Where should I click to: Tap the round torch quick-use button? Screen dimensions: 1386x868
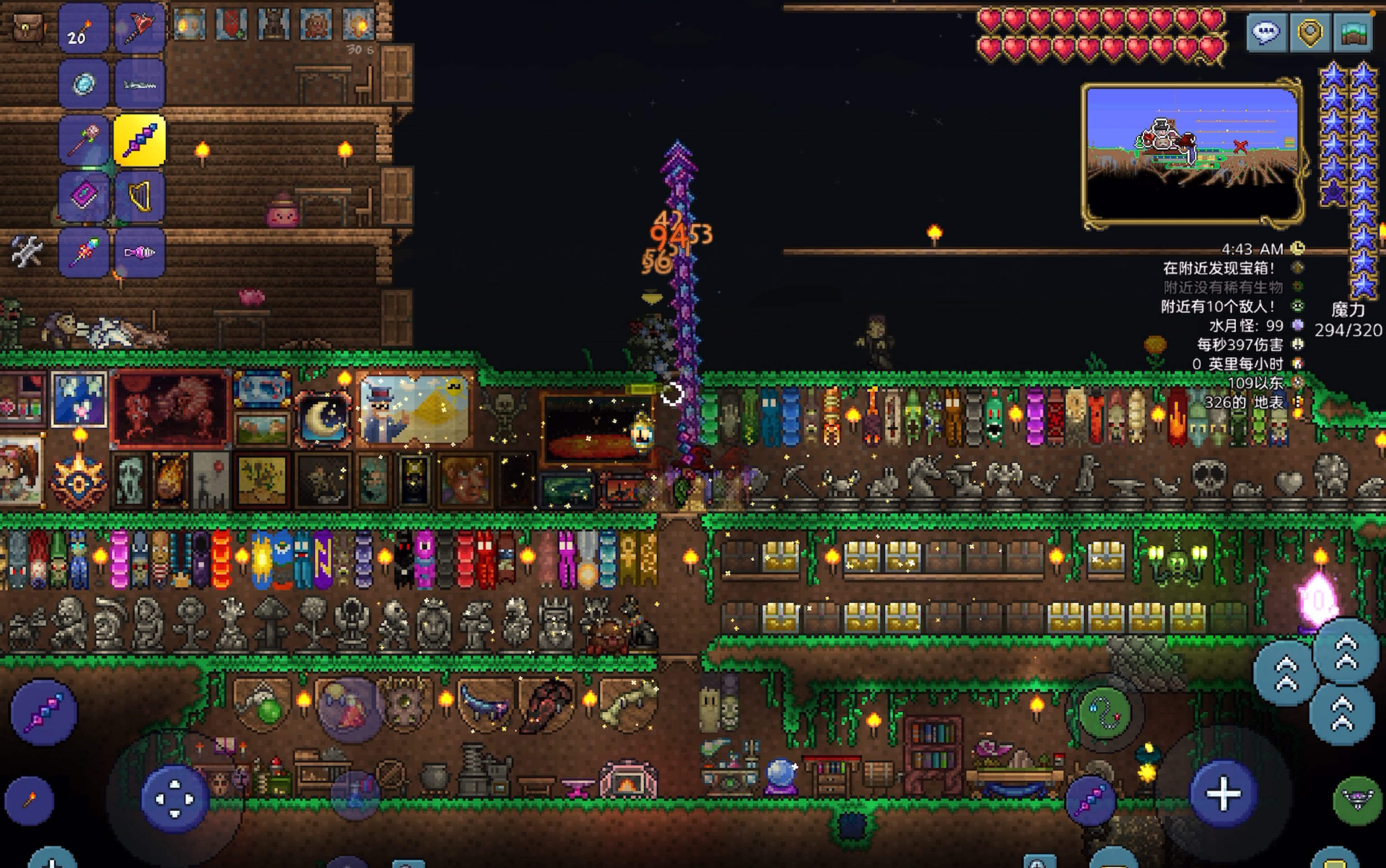point(29,800)
